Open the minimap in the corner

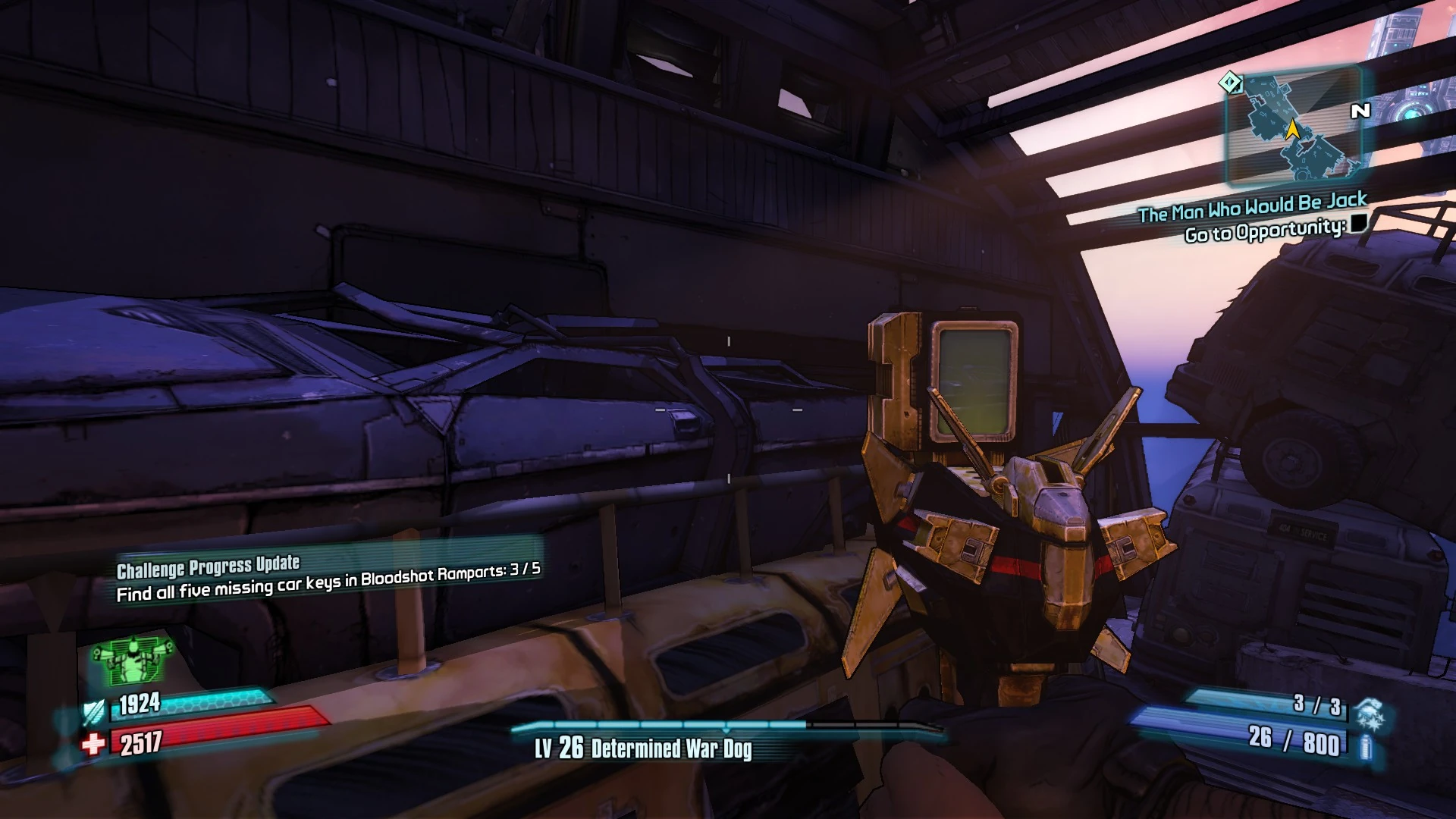1294,126
